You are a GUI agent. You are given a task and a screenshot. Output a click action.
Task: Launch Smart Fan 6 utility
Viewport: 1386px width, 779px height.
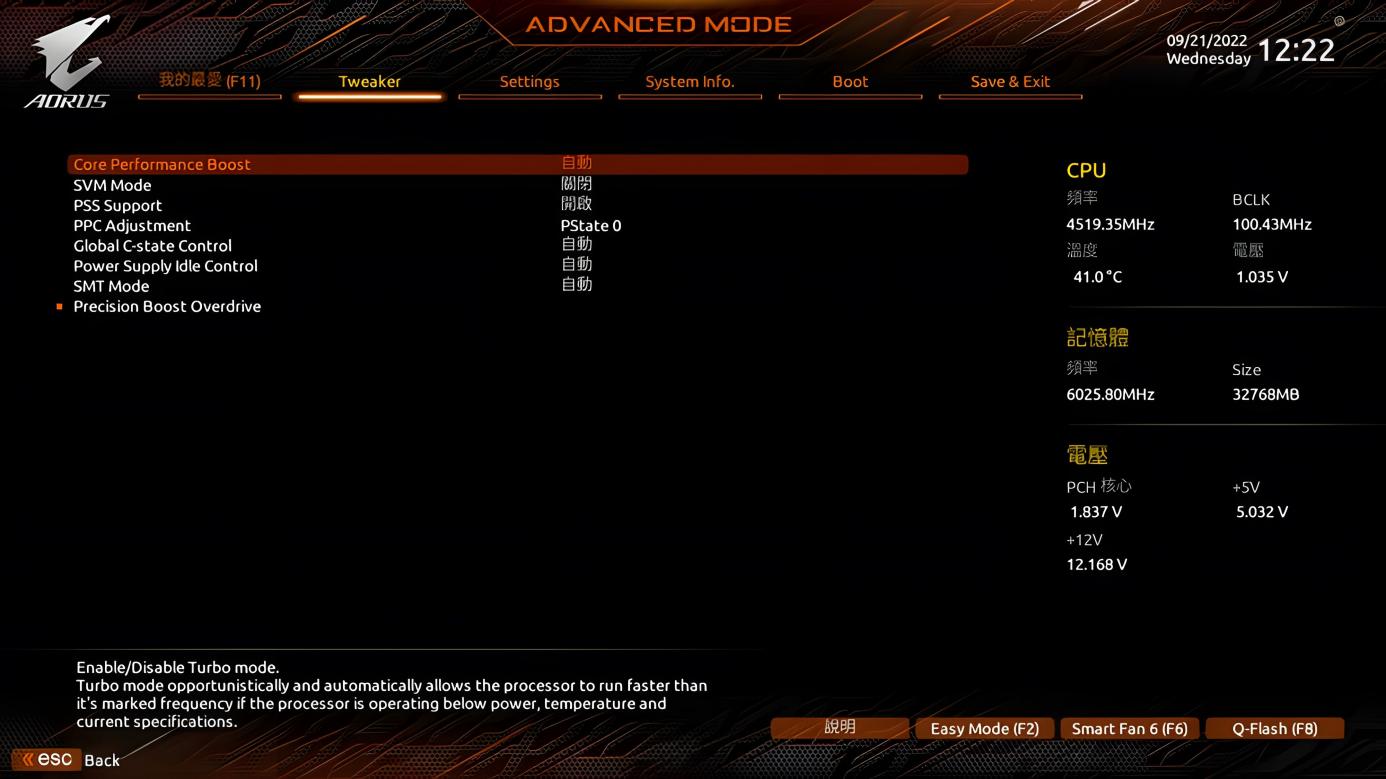1129,728
